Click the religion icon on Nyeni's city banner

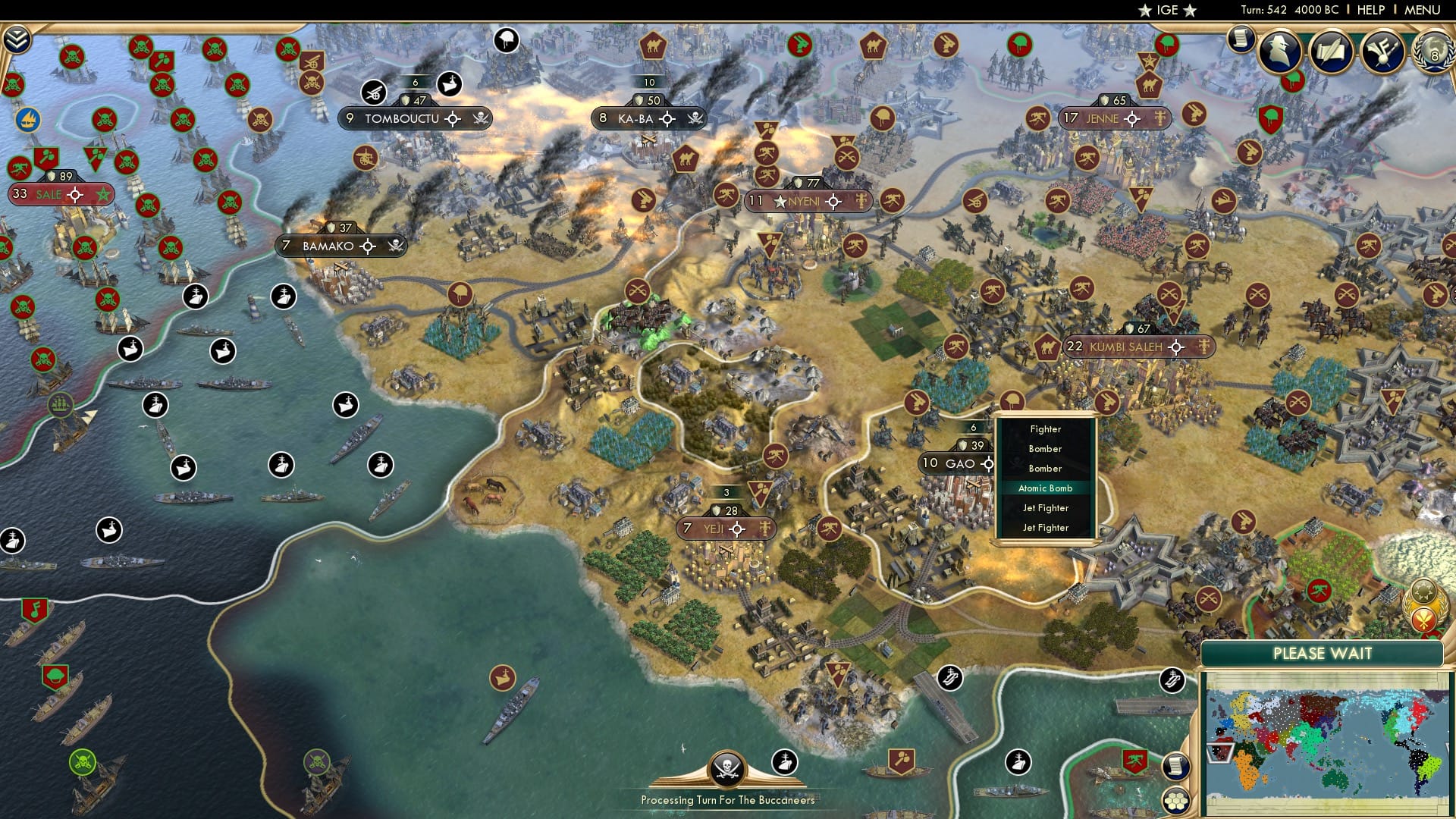(861, 201)
